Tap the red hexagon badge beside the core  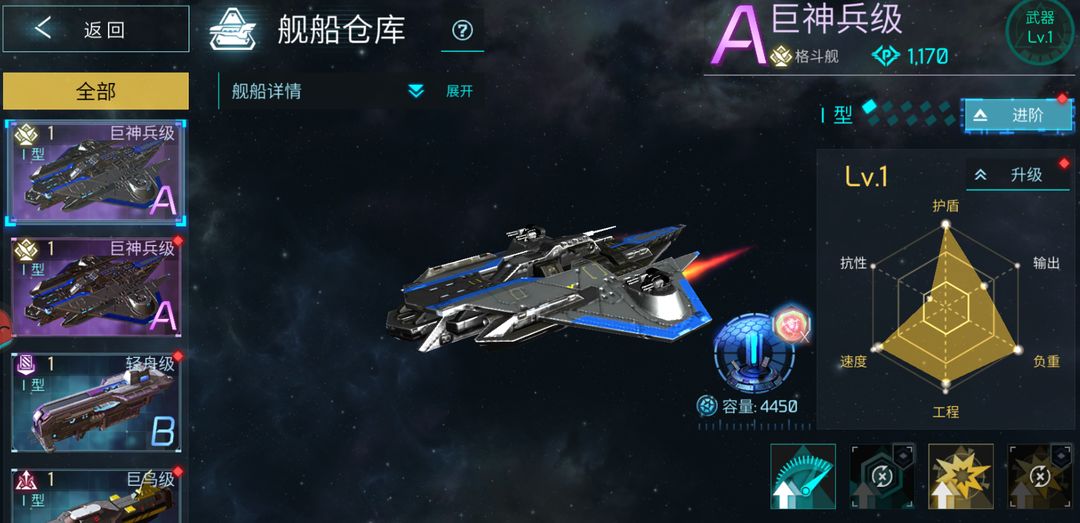[x=790, y=324]
